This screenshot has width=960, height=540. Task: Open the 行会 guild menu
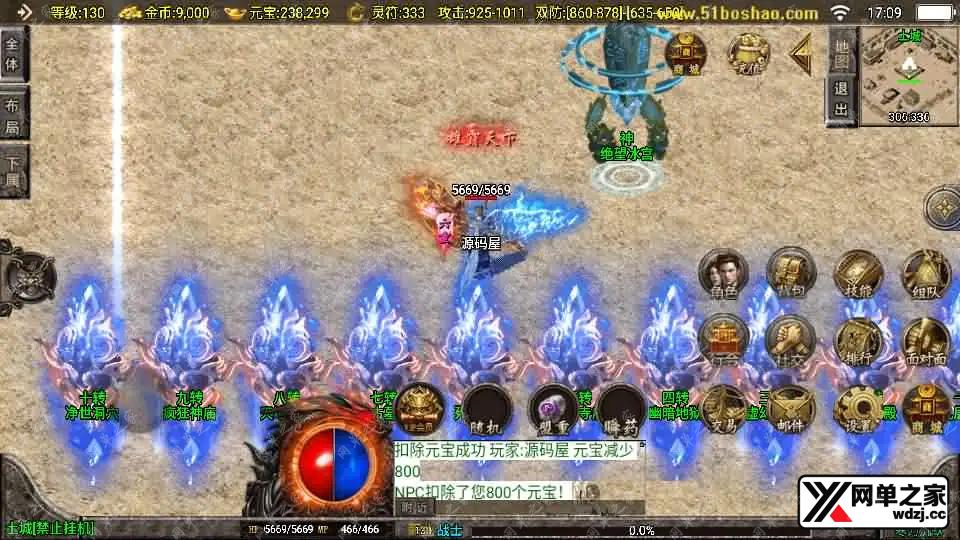(723, 342)
